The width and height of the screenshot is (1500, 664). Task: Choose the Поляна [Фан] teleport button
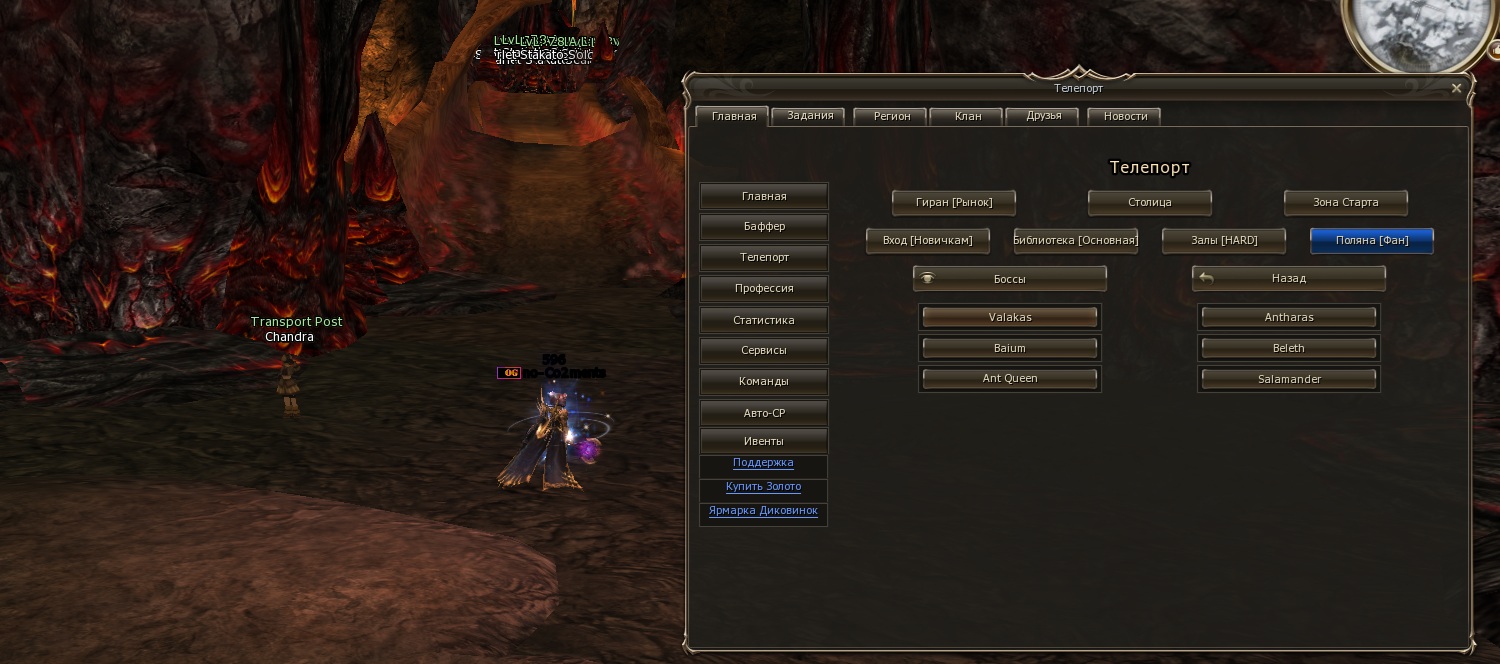click(x=1371, y=240)
